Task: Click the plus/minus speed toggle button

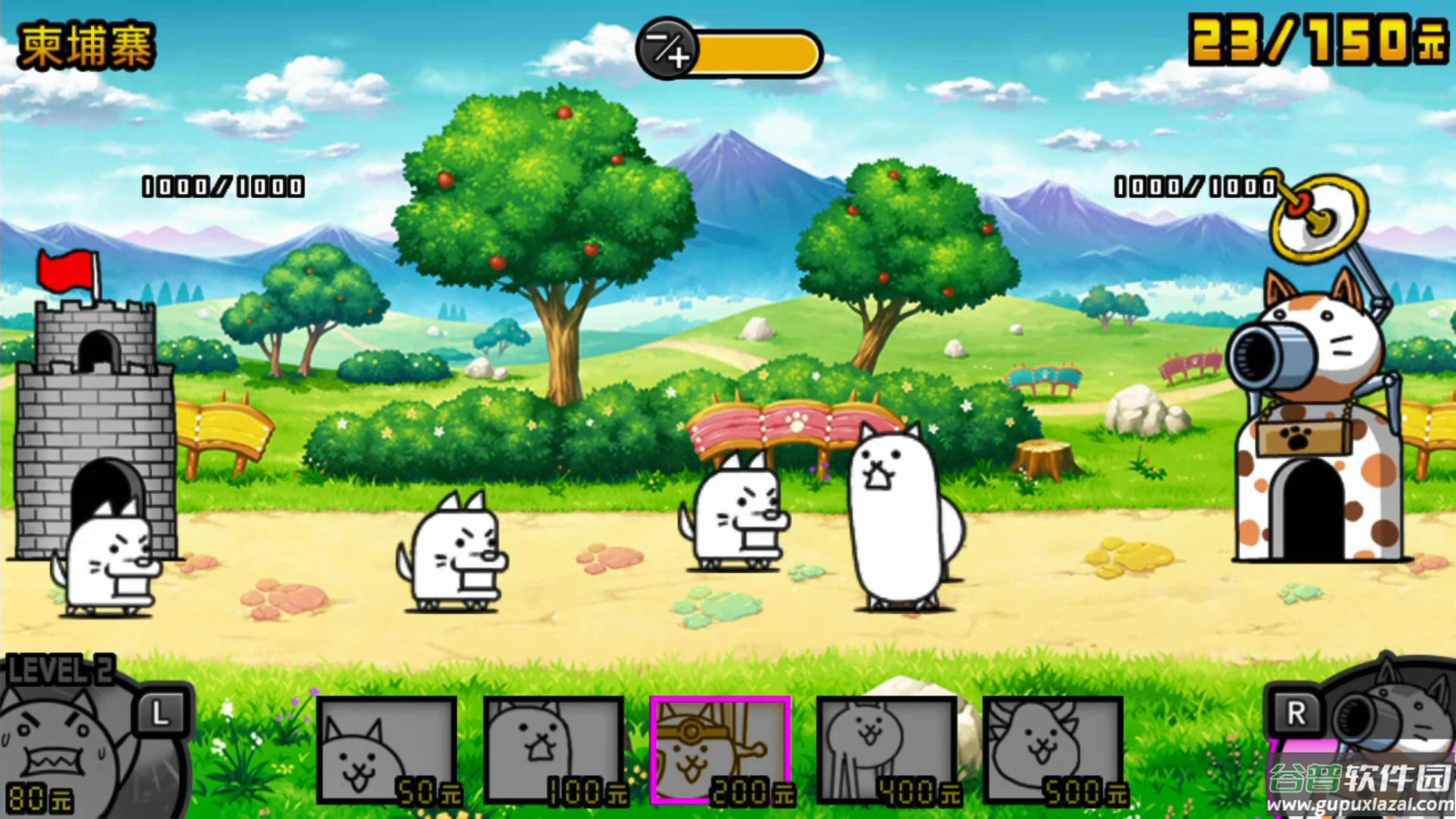Action: tap(666, 50)
